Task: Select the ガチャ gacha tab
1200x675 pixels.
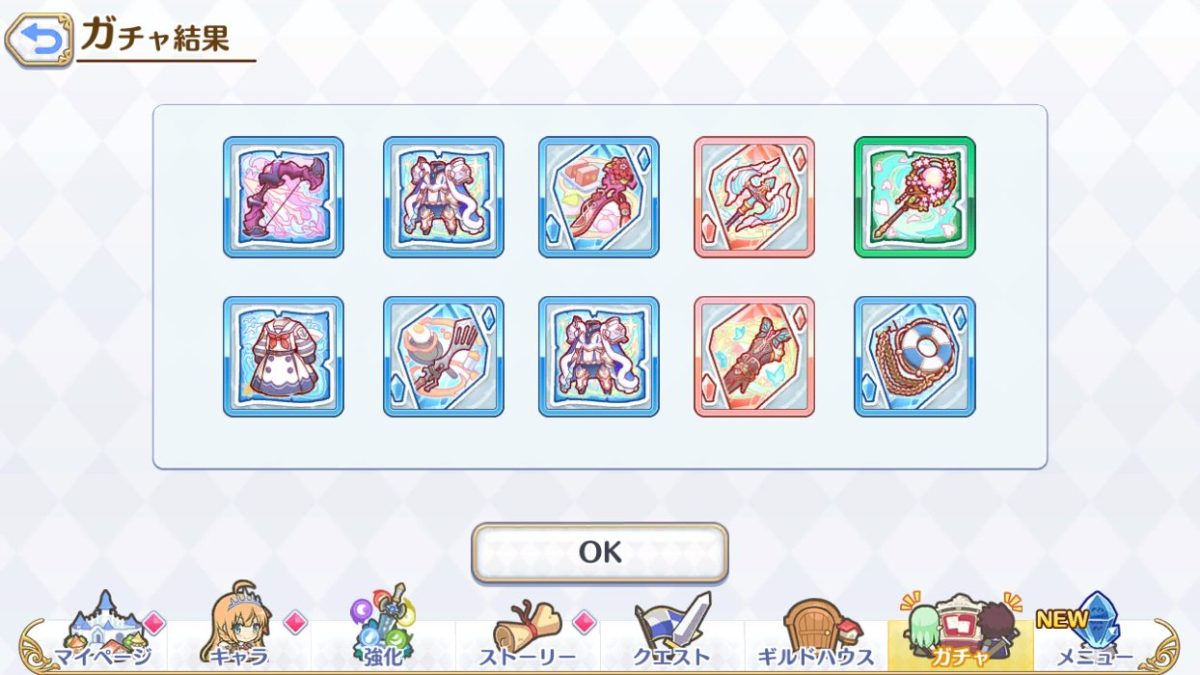Action: click(959, 632)
